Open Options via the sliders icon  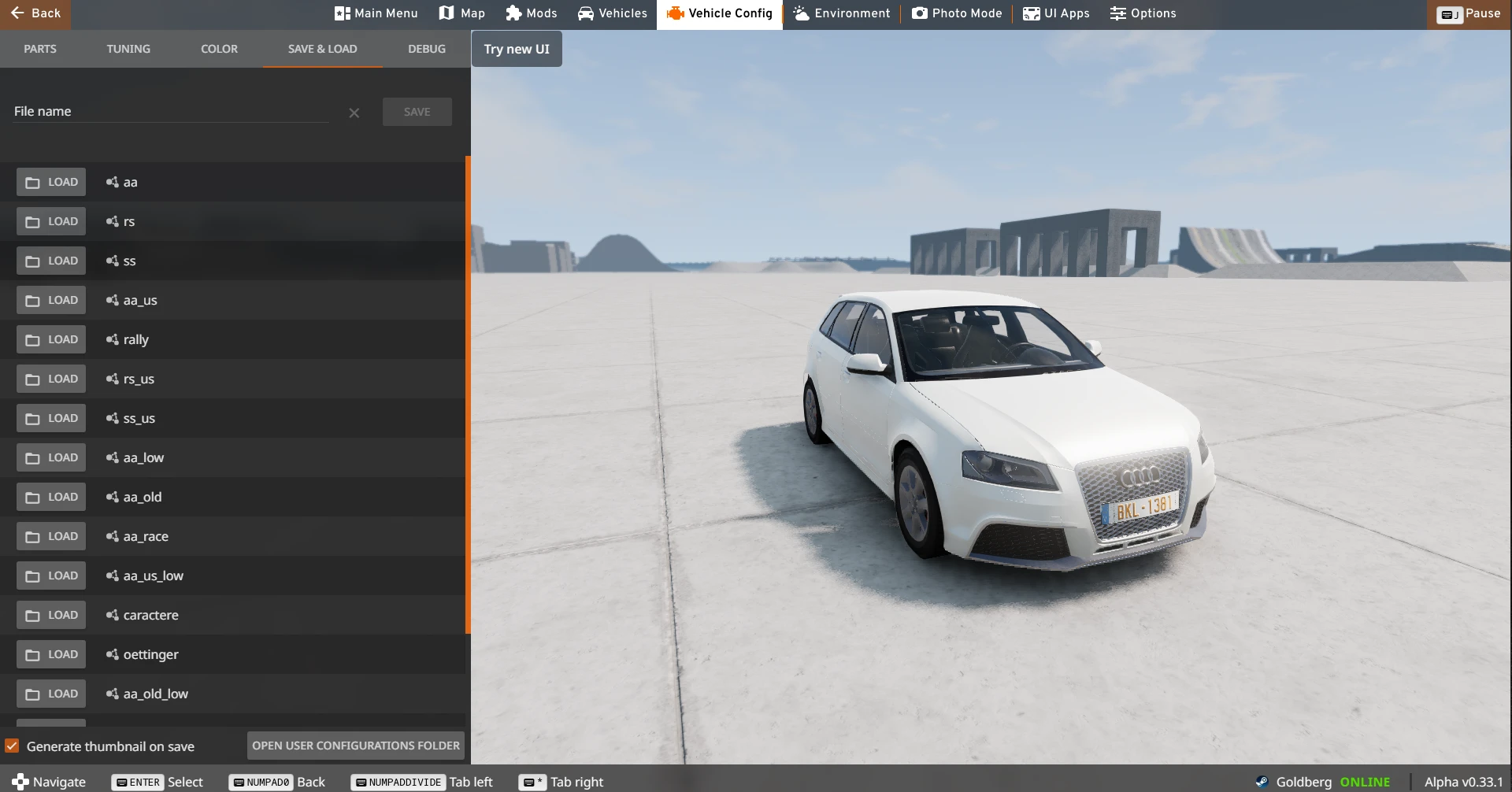pos(1118,13)
